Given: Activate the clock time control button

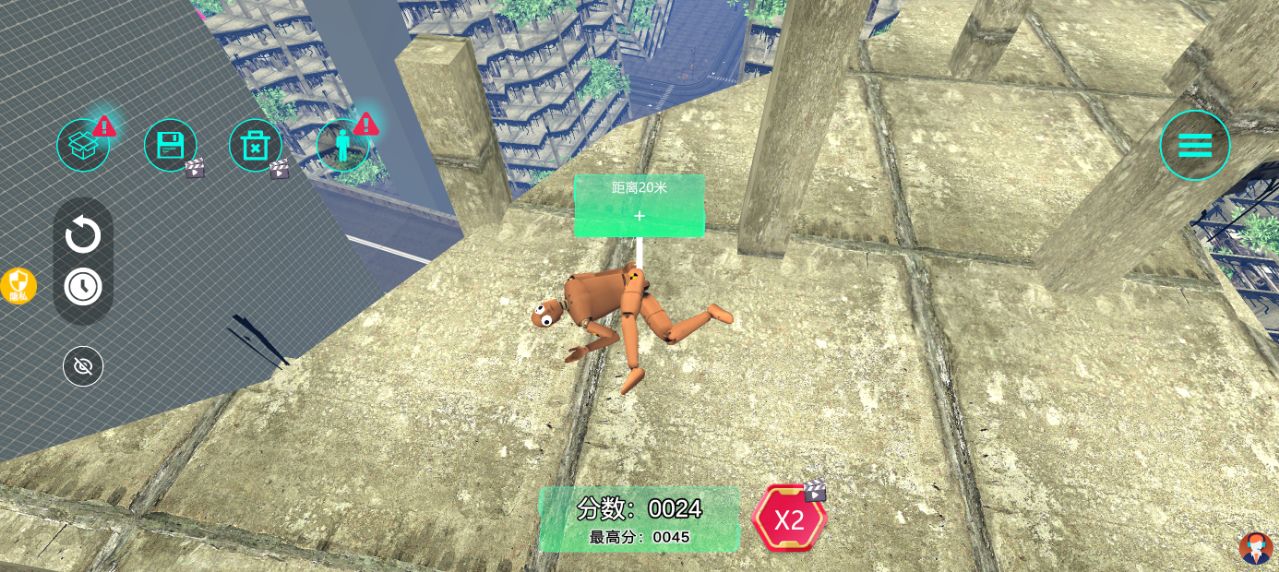Looking at the screenshot, I should (x=83, y=287).
